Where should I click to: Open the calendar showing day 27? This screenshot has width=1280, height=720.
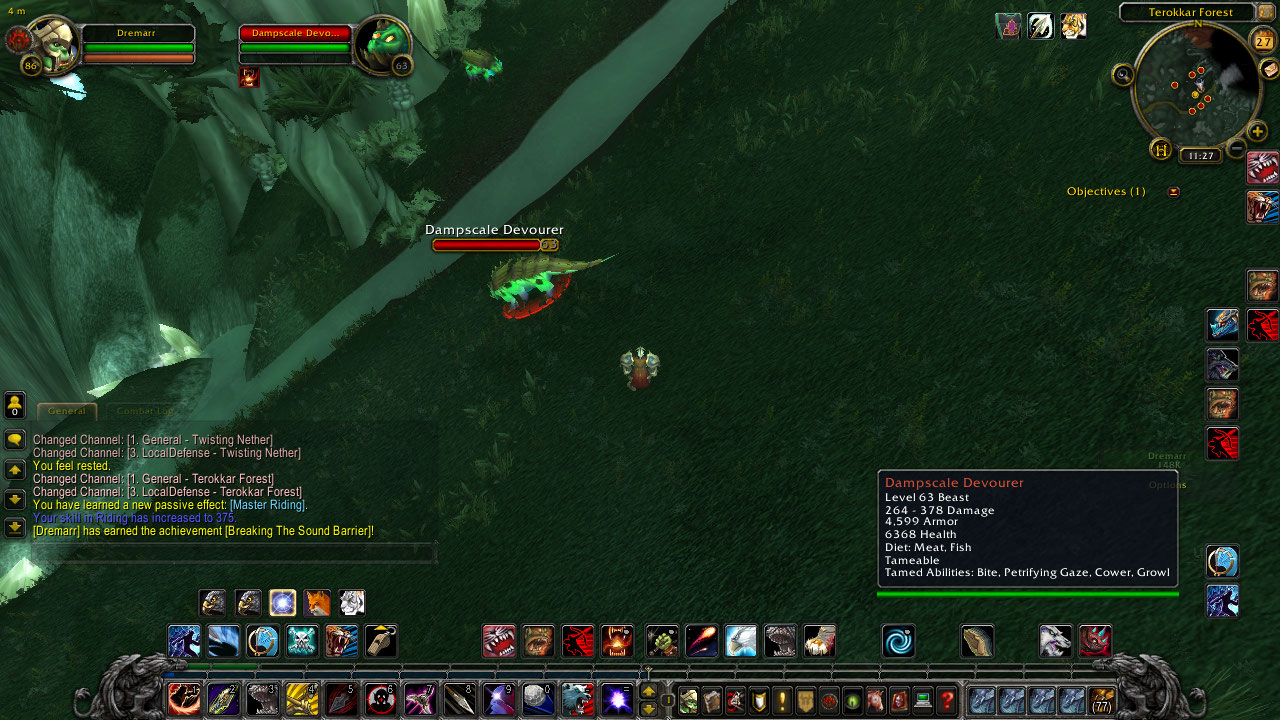click(x=1263, y=41)
